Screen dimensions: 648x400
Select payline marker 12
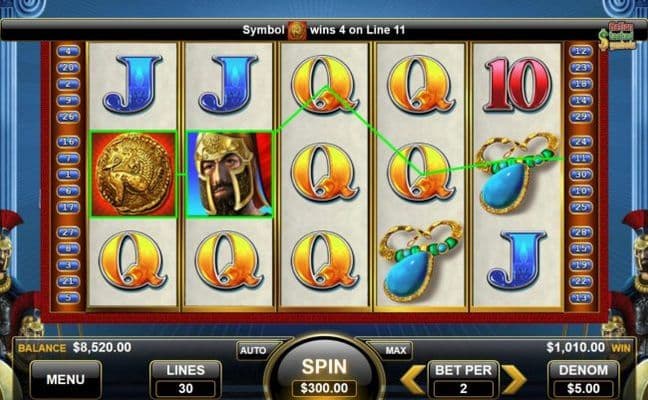(x=579, y=50)
